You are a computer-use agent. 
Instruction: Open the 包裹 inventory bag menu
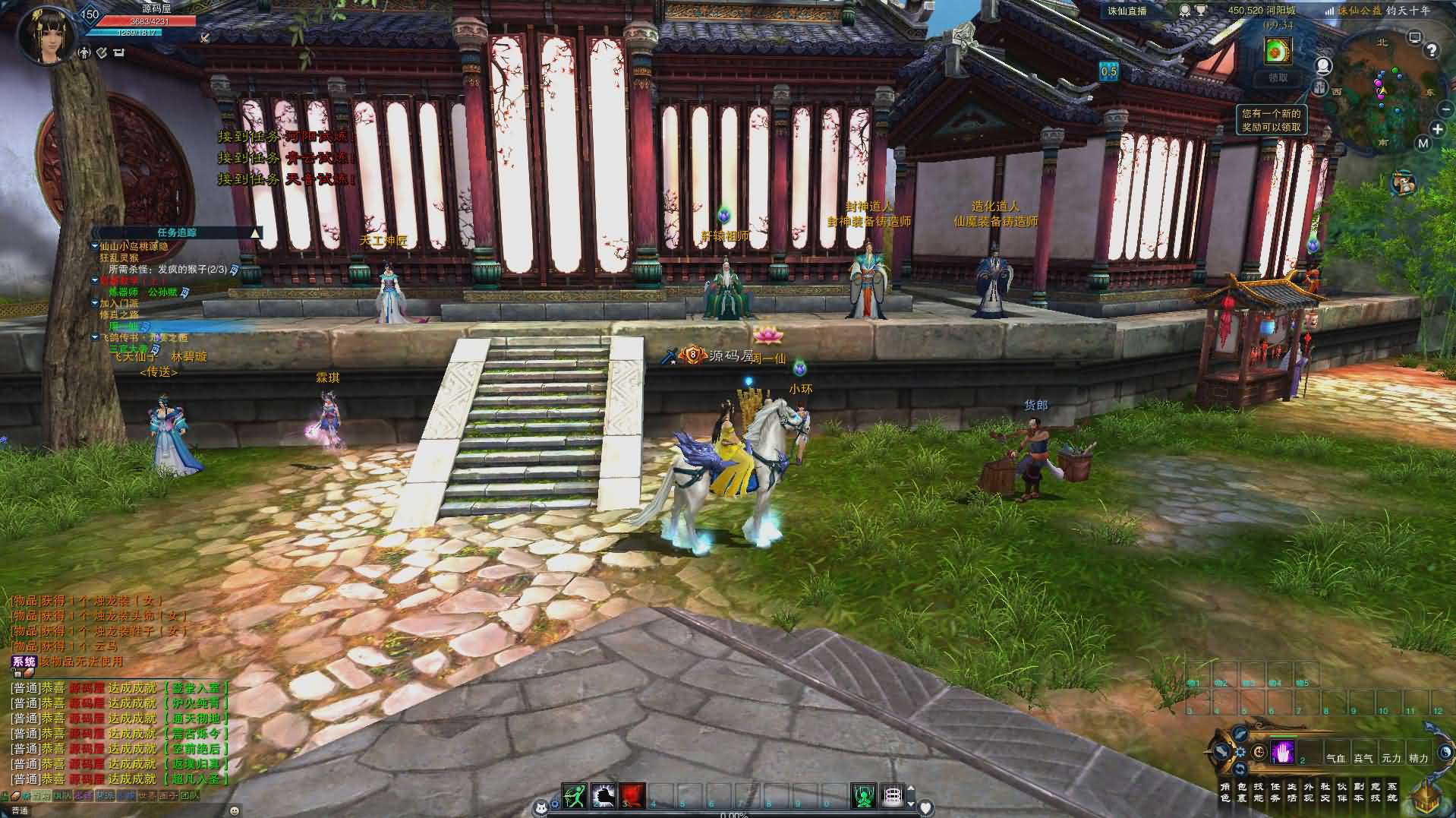(x=1242, y=792)
